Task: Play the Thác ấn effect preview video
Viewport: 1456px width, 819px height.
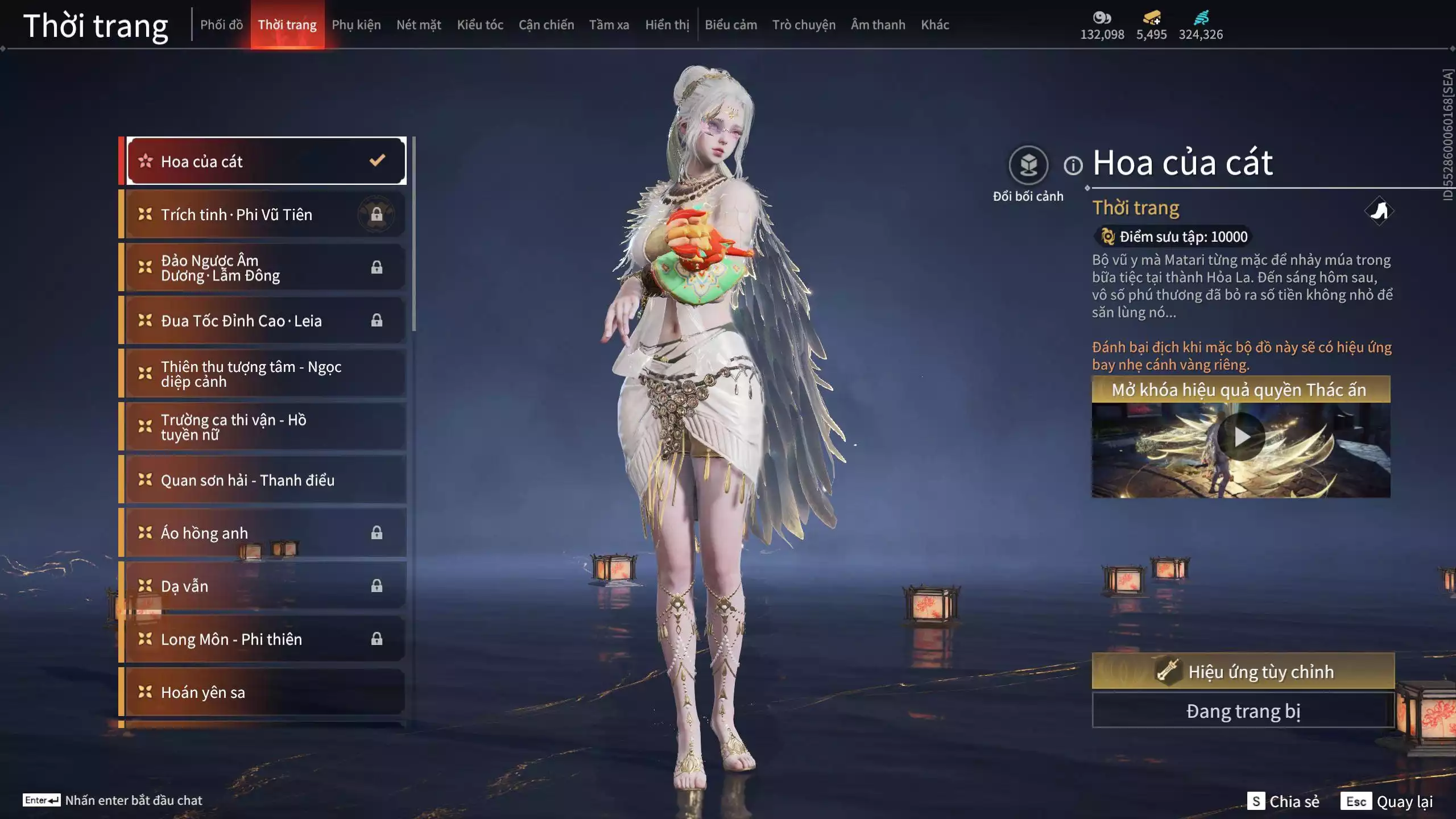Action: 1241,437
